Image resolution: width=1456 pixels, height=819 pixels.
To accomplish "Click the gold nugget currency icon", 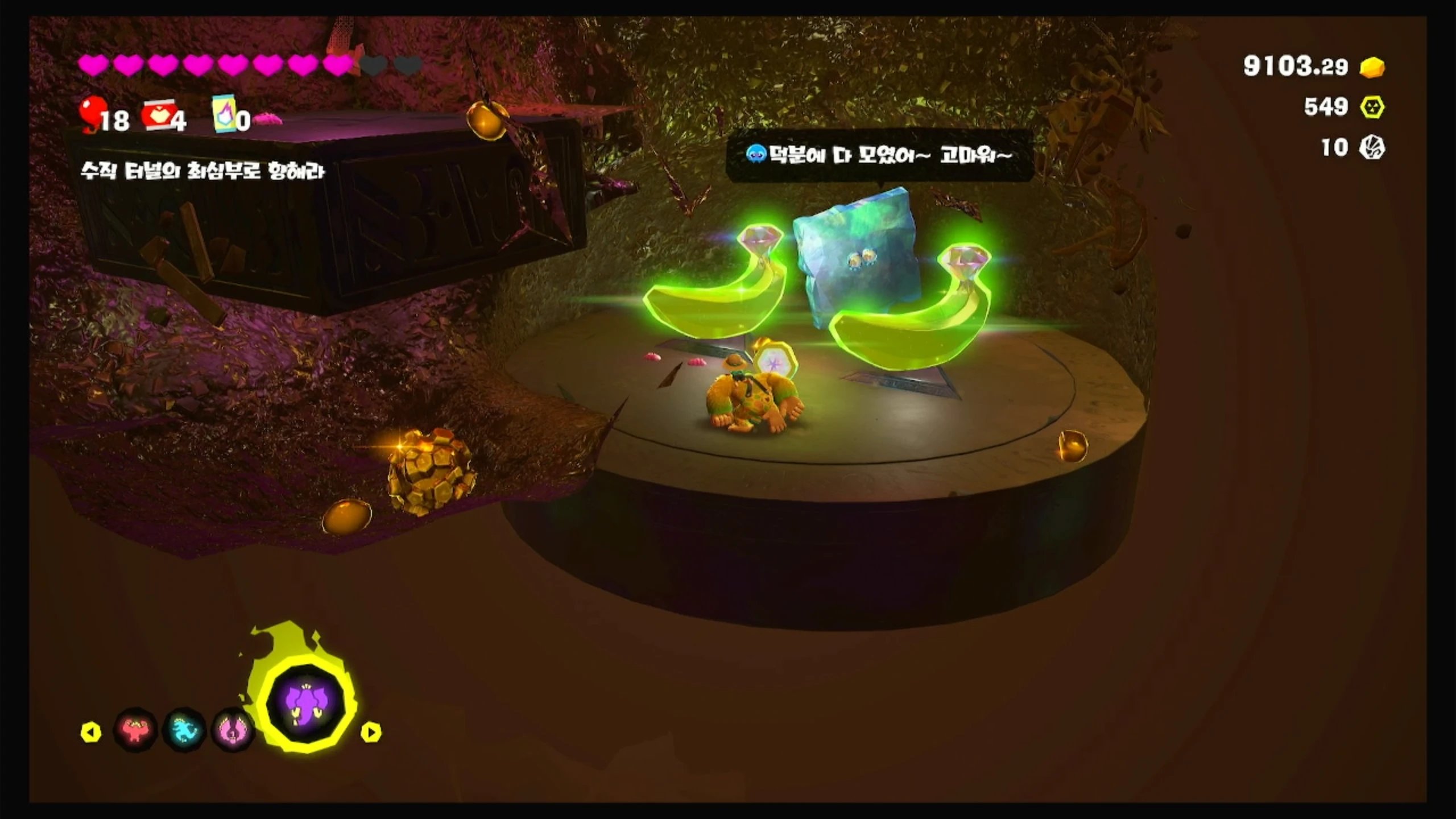I will pyautogui.click(x=1372, y=67).
